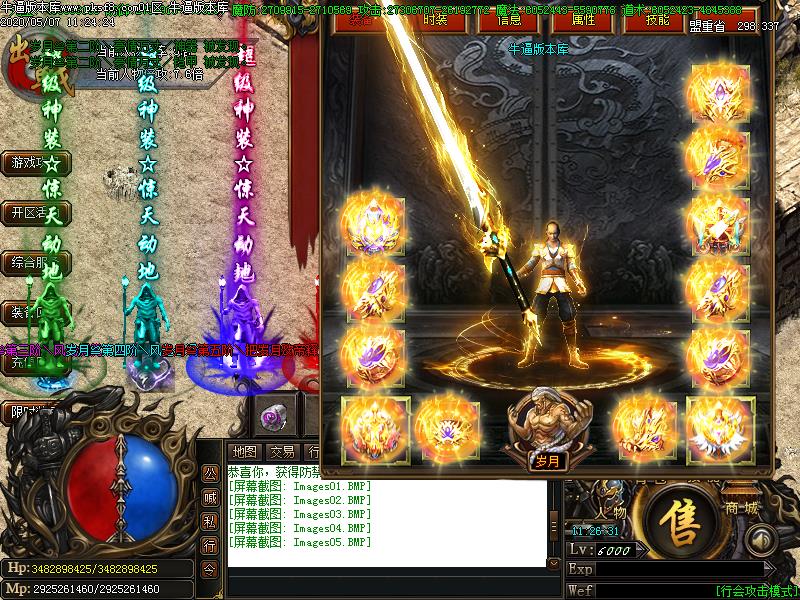Image resolution: width=800 pixels, height=600 pixels.
Task: Click the chat log scrollbar down arrow
Action: point(554,561)
